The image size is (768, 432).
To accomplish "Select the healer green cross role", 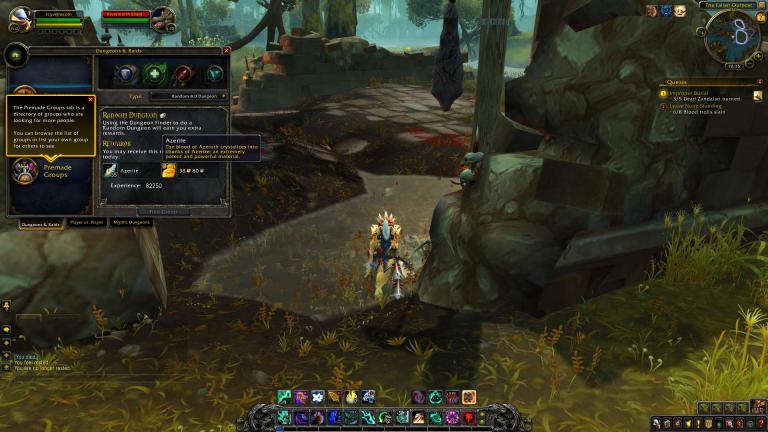I will (154, 74).
